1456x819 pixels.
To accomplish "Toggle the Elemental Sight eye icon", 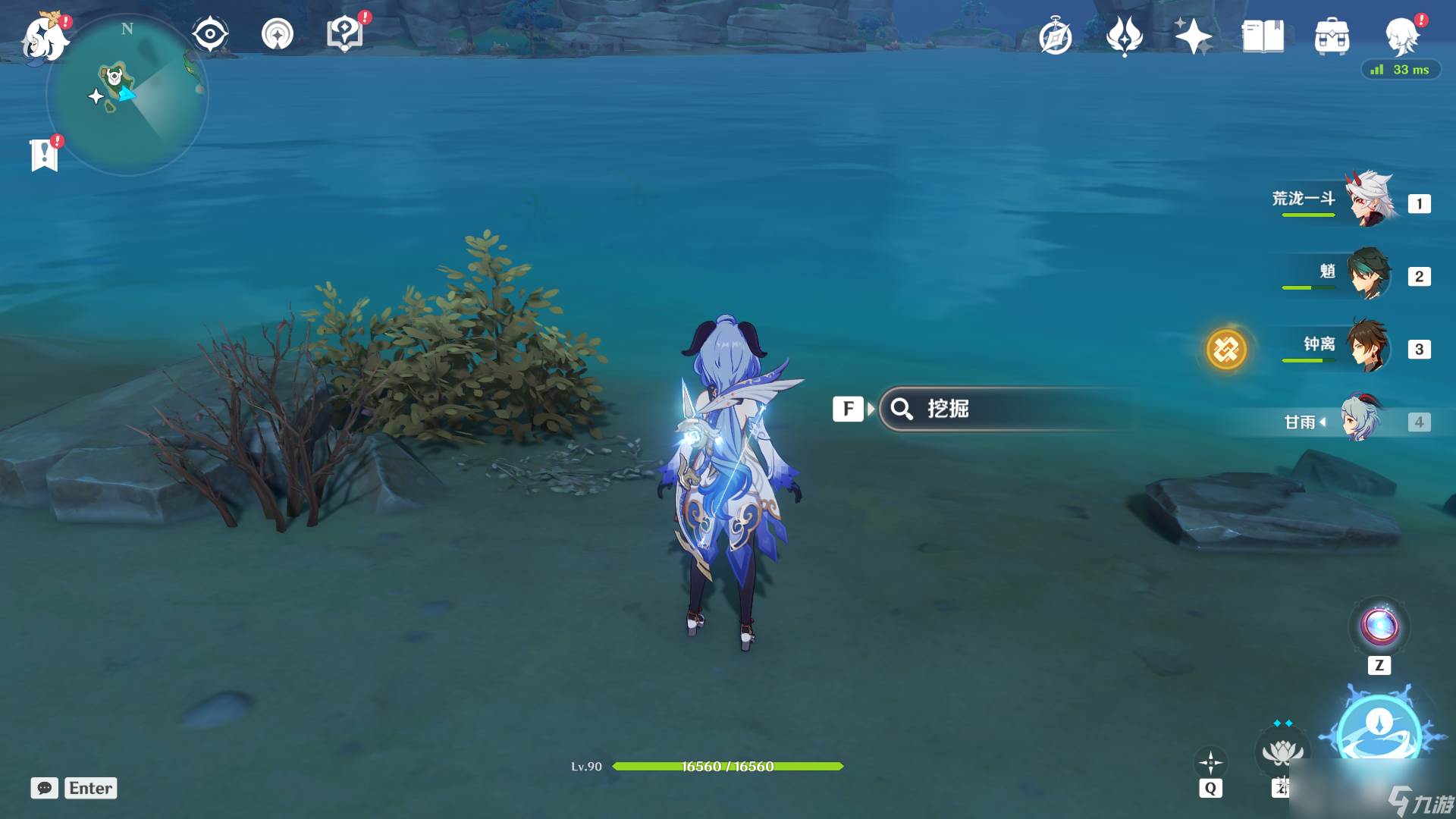I will 209,34.
